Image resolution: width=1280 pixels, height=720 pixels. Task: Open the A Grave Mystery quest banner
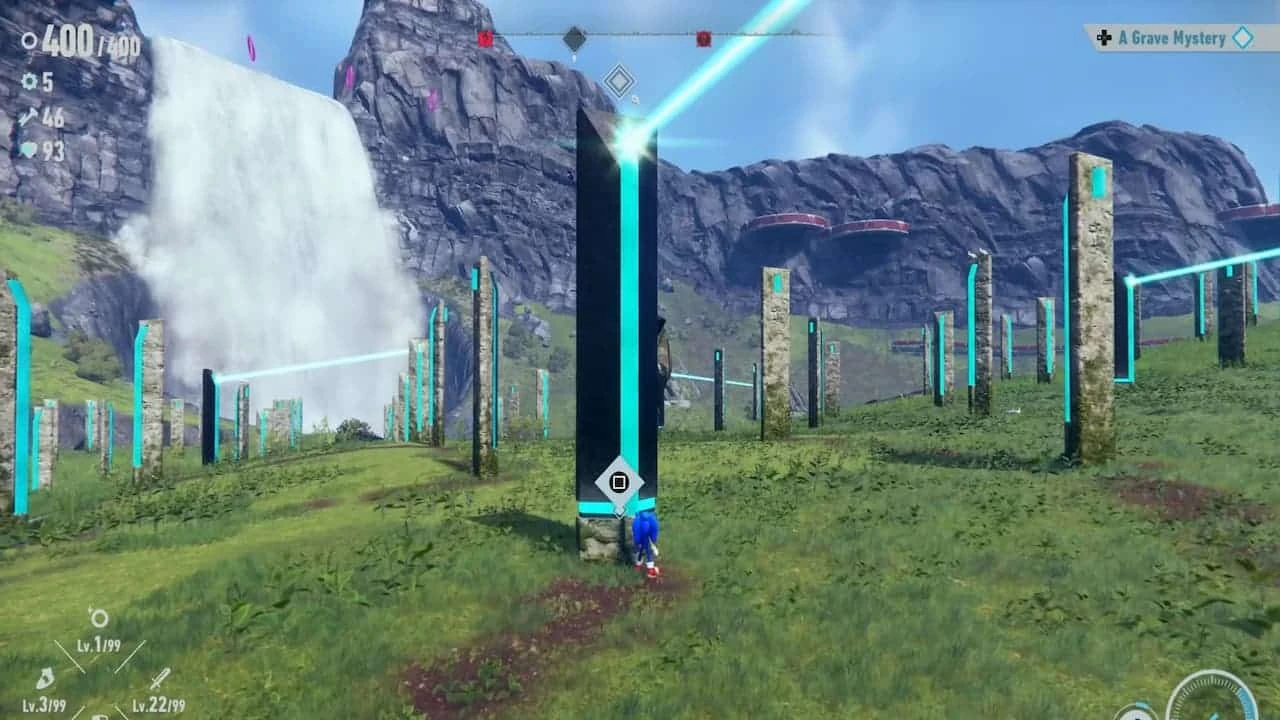(1173, 37)
